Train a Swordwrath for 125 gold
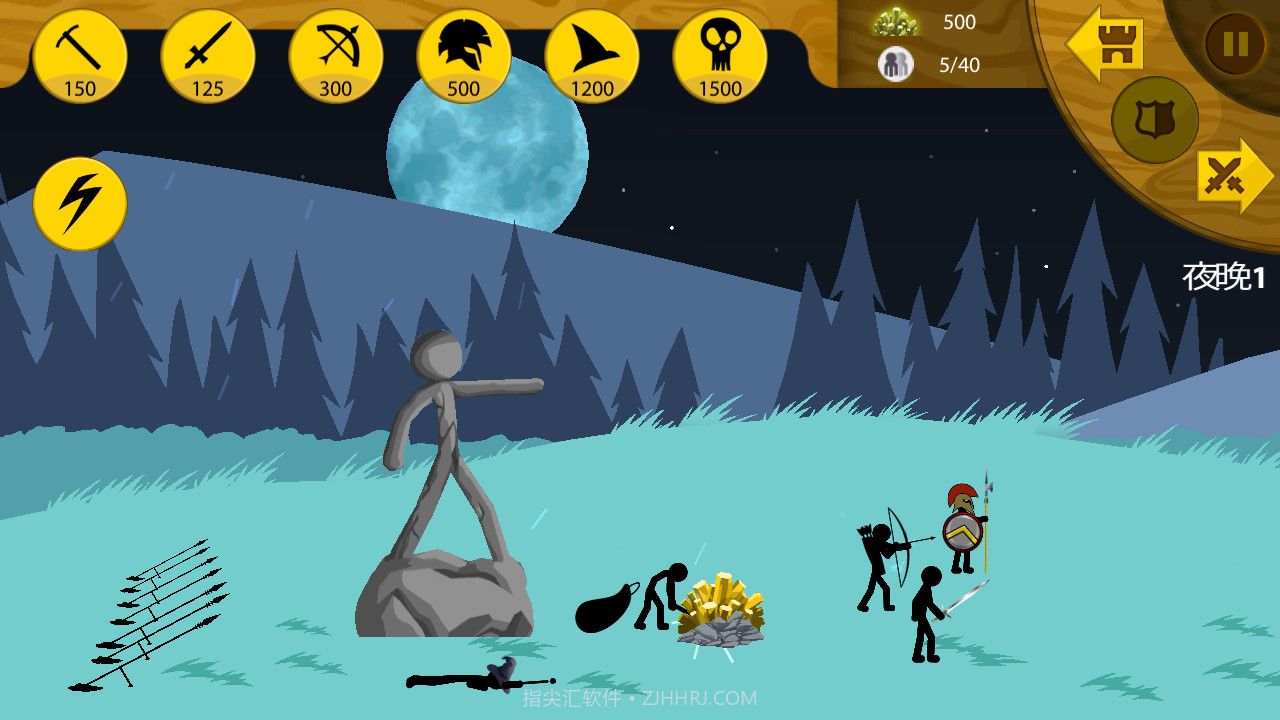 pos(208,56)
